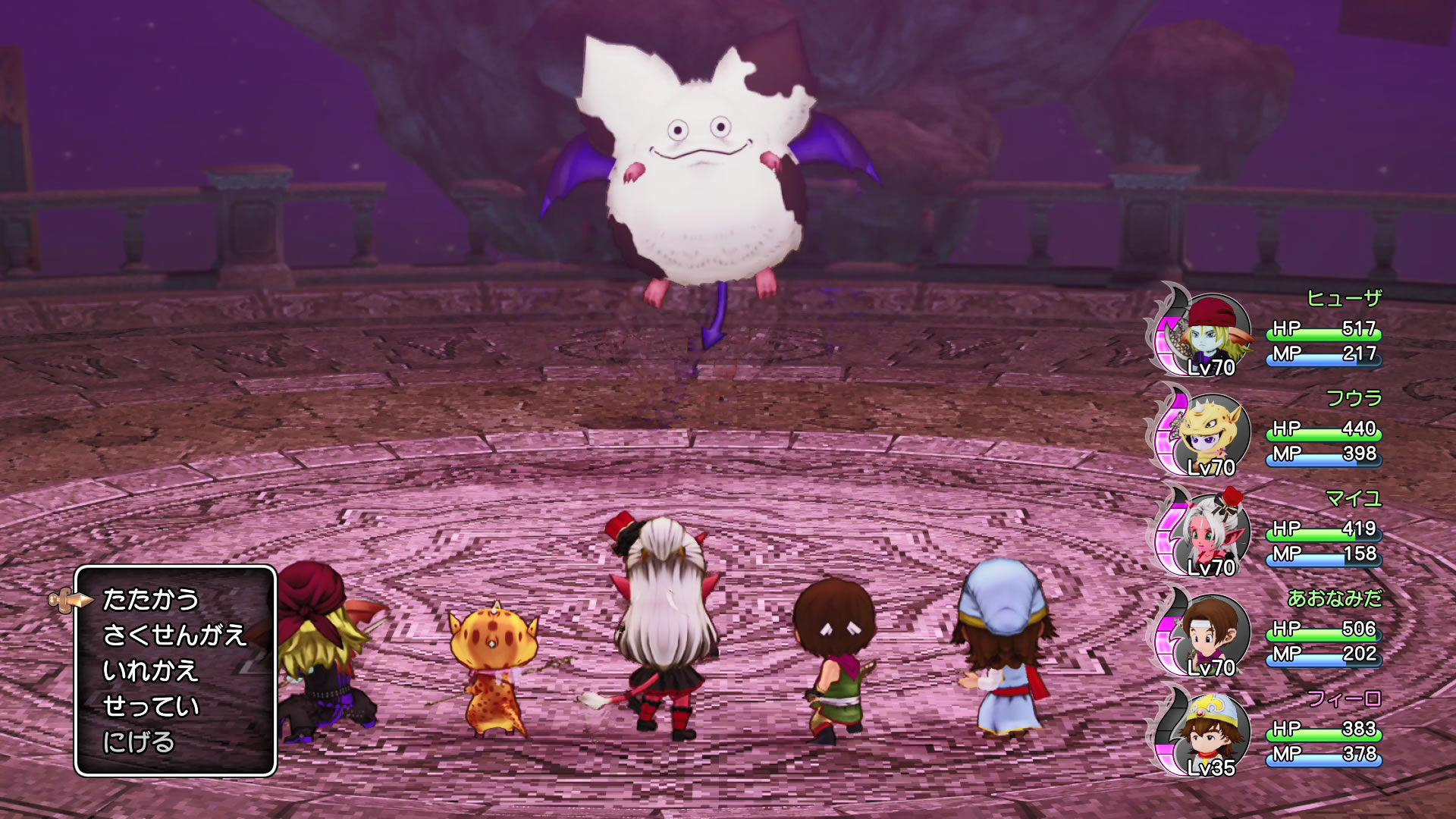
Task: Open いれかえ party swap option
Action: (x=150, y=671)
